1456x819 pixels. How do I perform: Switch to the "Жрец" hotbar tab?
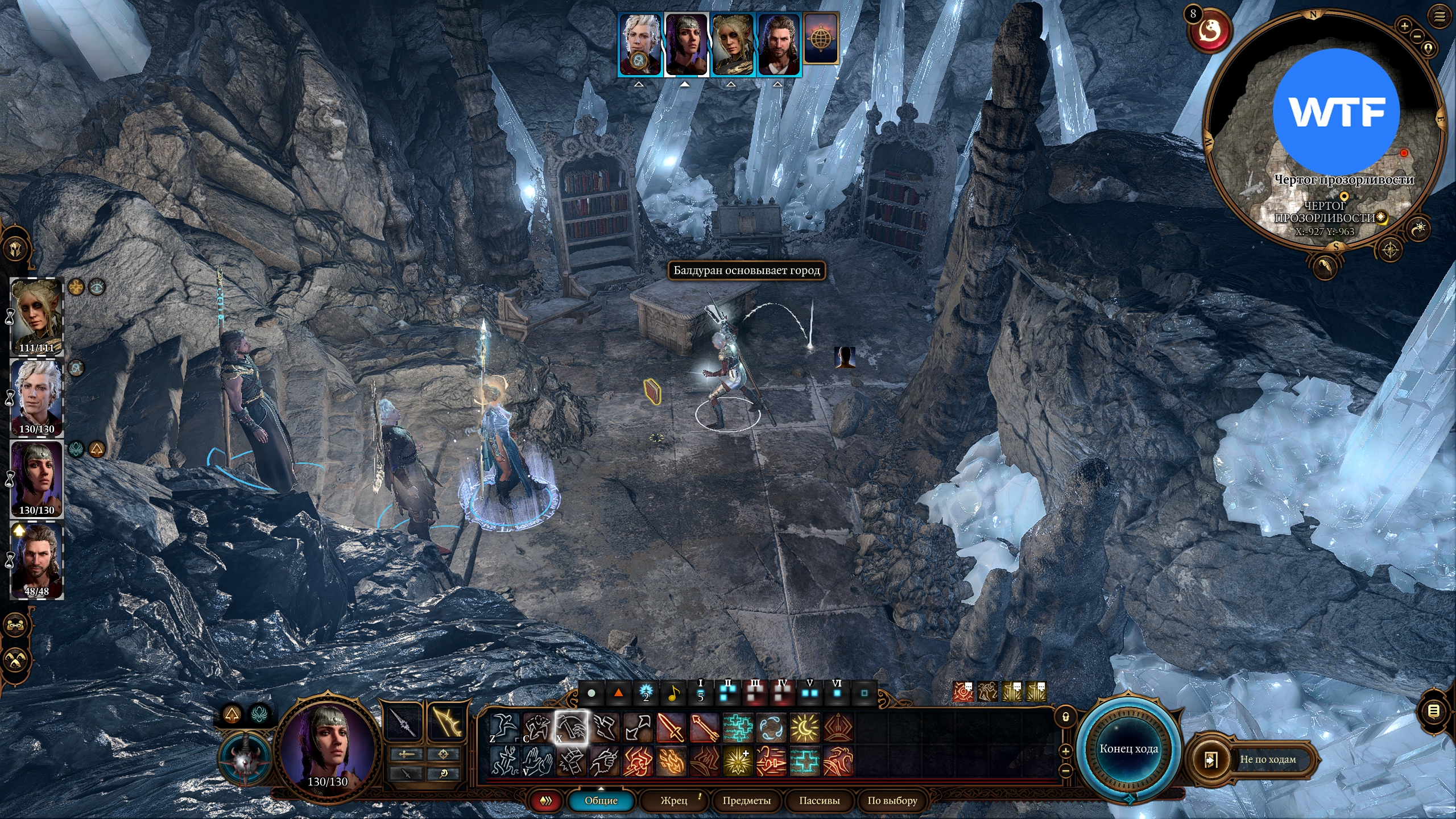tap(674, 801)
